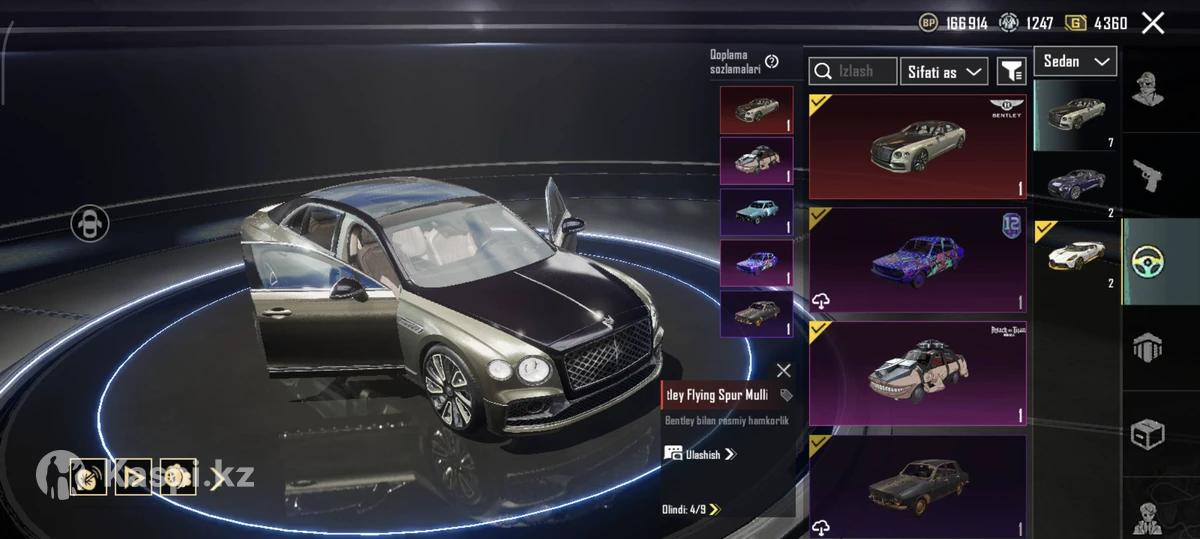Close the Bentley info popup

tap(783, 370)
